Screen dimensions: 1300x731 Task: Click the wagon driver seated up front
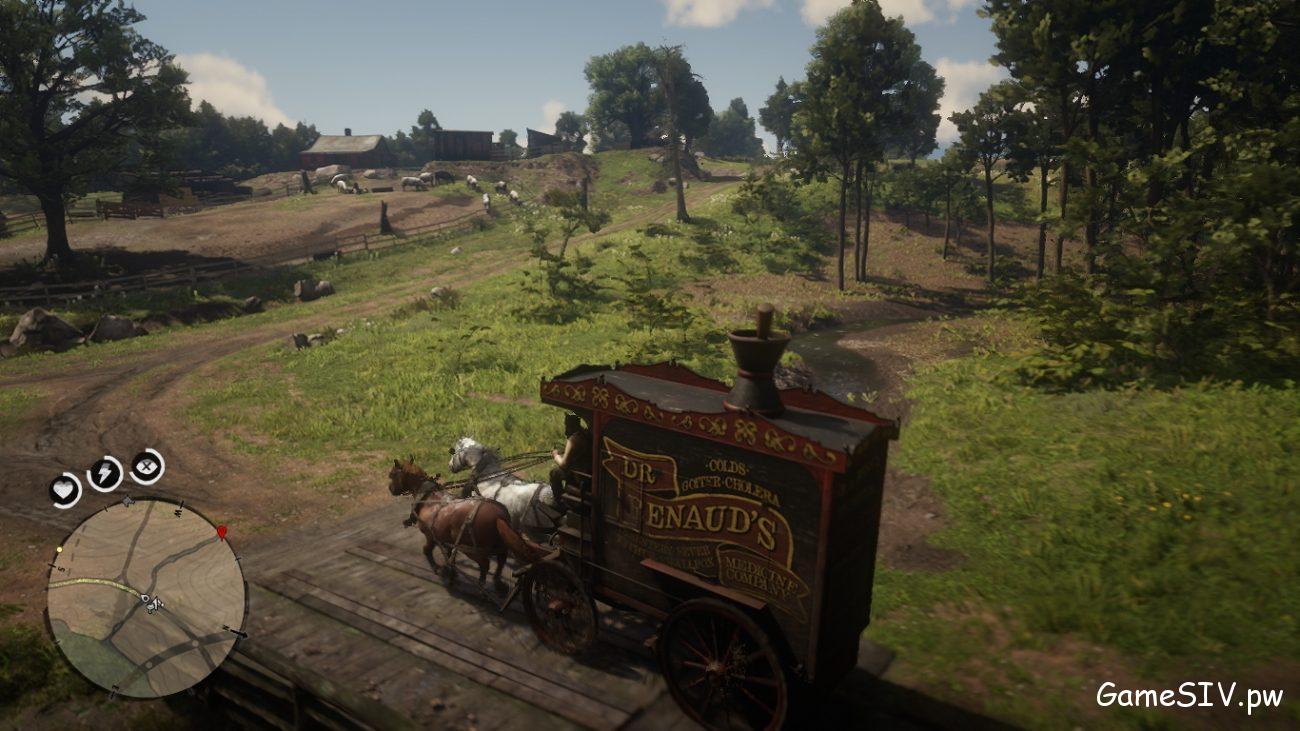565,445
